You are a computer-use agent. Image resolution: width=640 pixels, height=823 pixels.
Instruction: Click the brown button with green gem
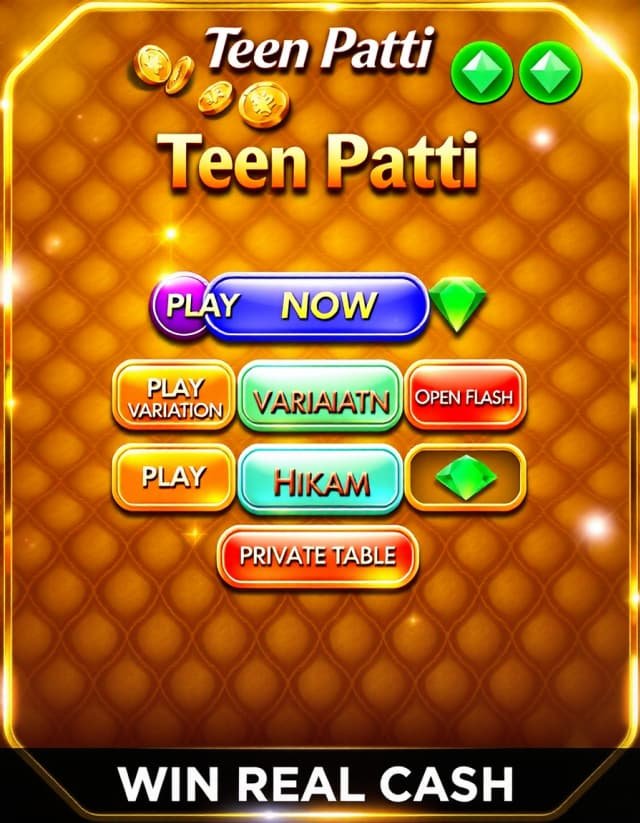click(x=464, y=478)
